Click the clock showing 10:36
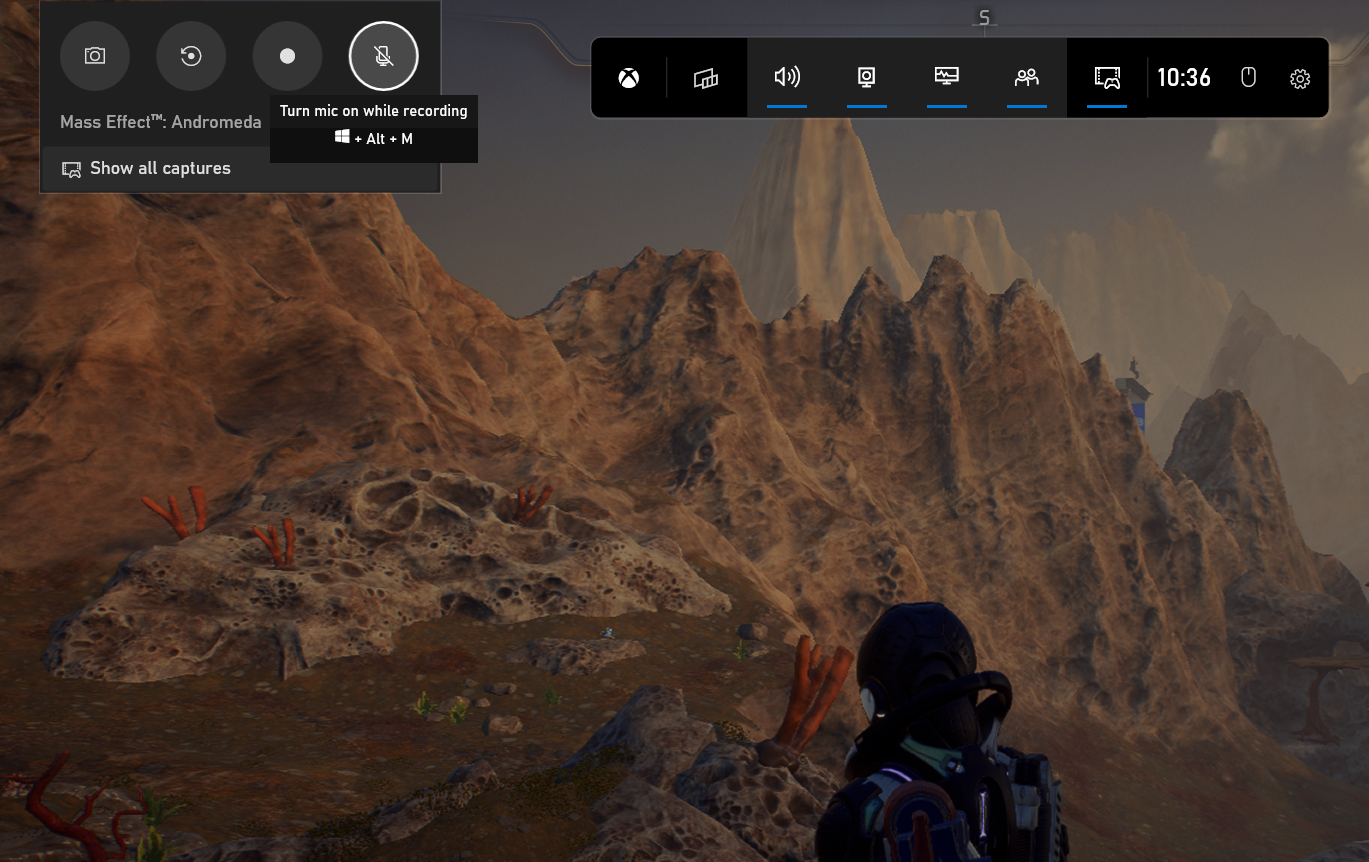The height and width of the screenshot is (862, 1369). click(1184, 77)
